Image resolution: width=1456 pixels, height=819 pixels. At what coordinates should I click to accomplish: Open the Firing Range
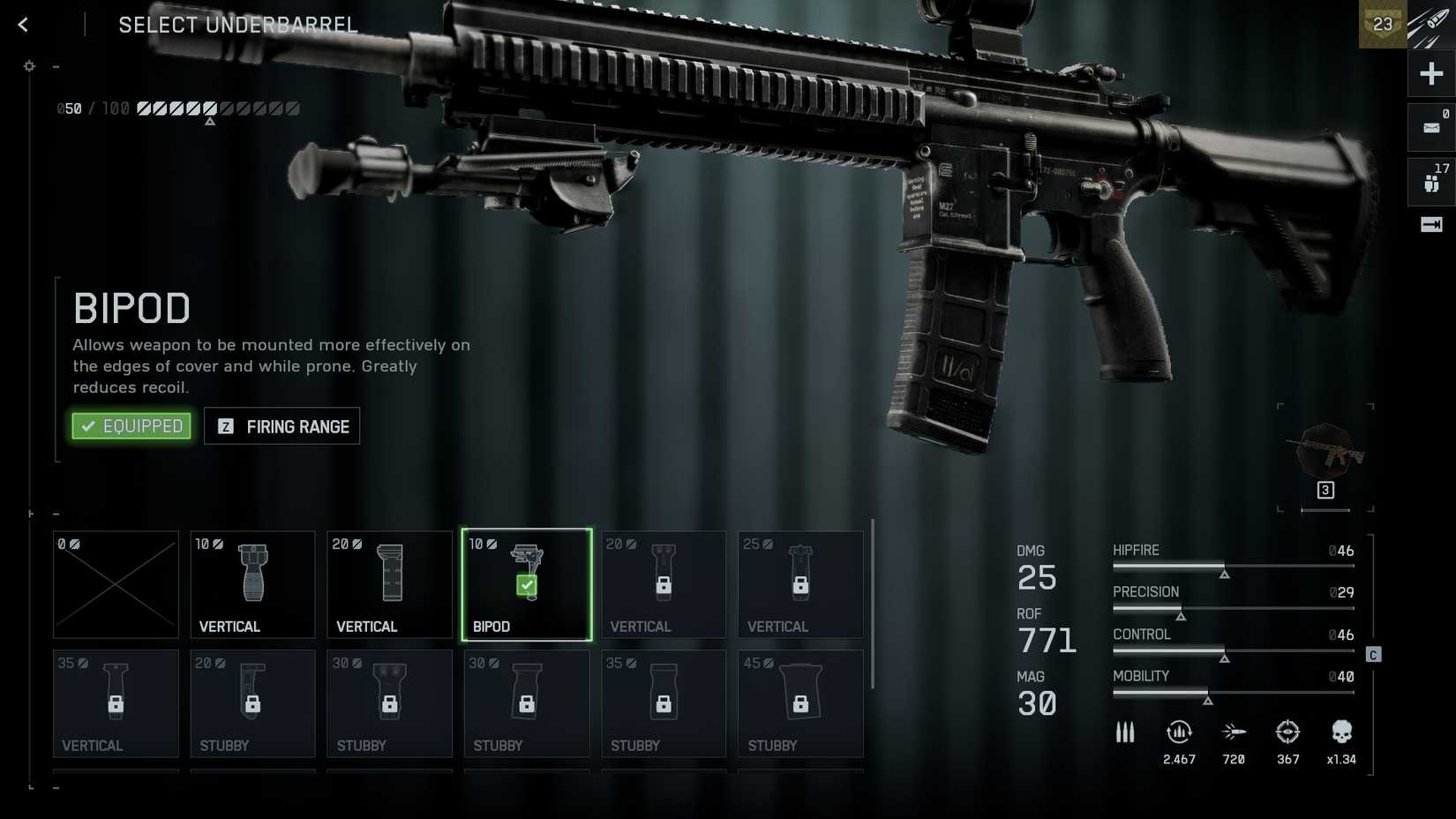point(281,426)
